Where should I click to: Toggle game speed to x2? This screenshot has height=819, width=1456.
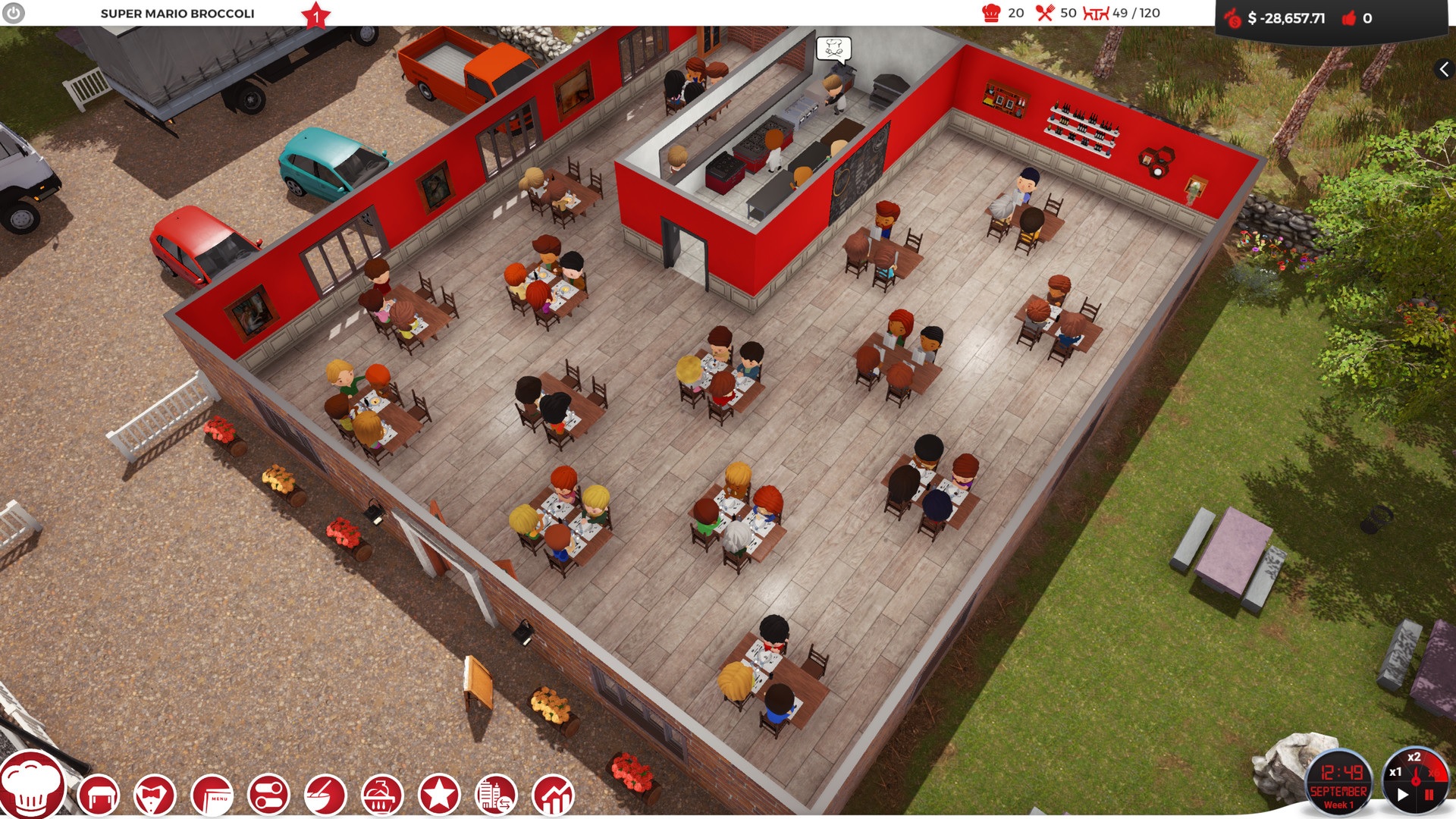pos(1414,757)
